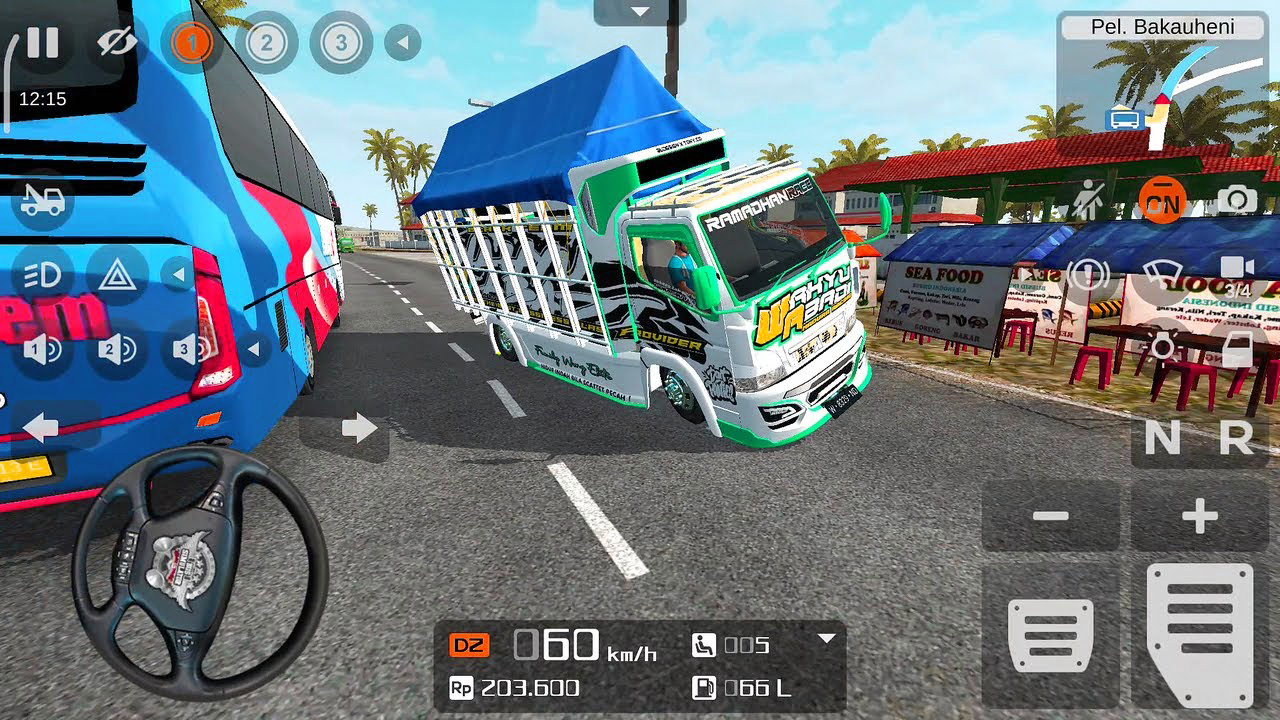Open the settings bell icon

click(1090, 272)
